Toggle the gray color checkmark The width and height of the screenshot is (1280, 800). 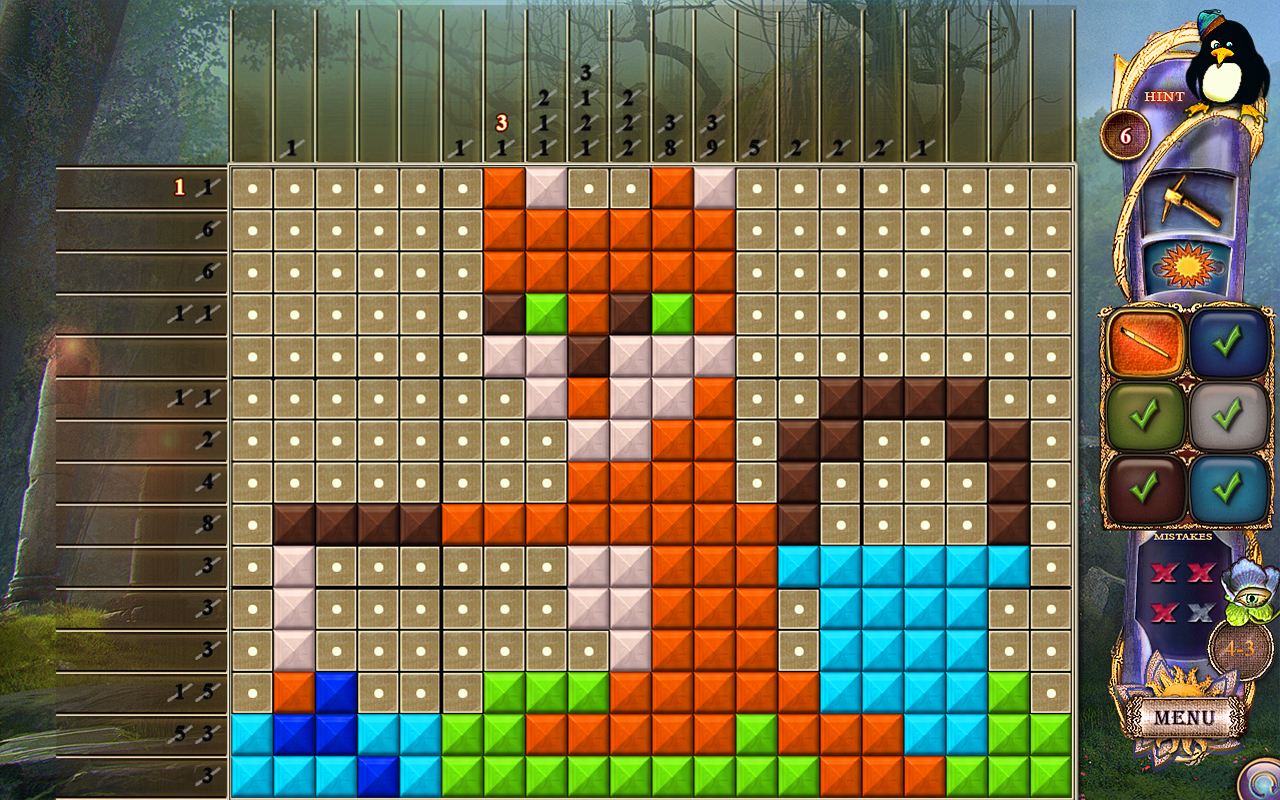[1228, 415]
